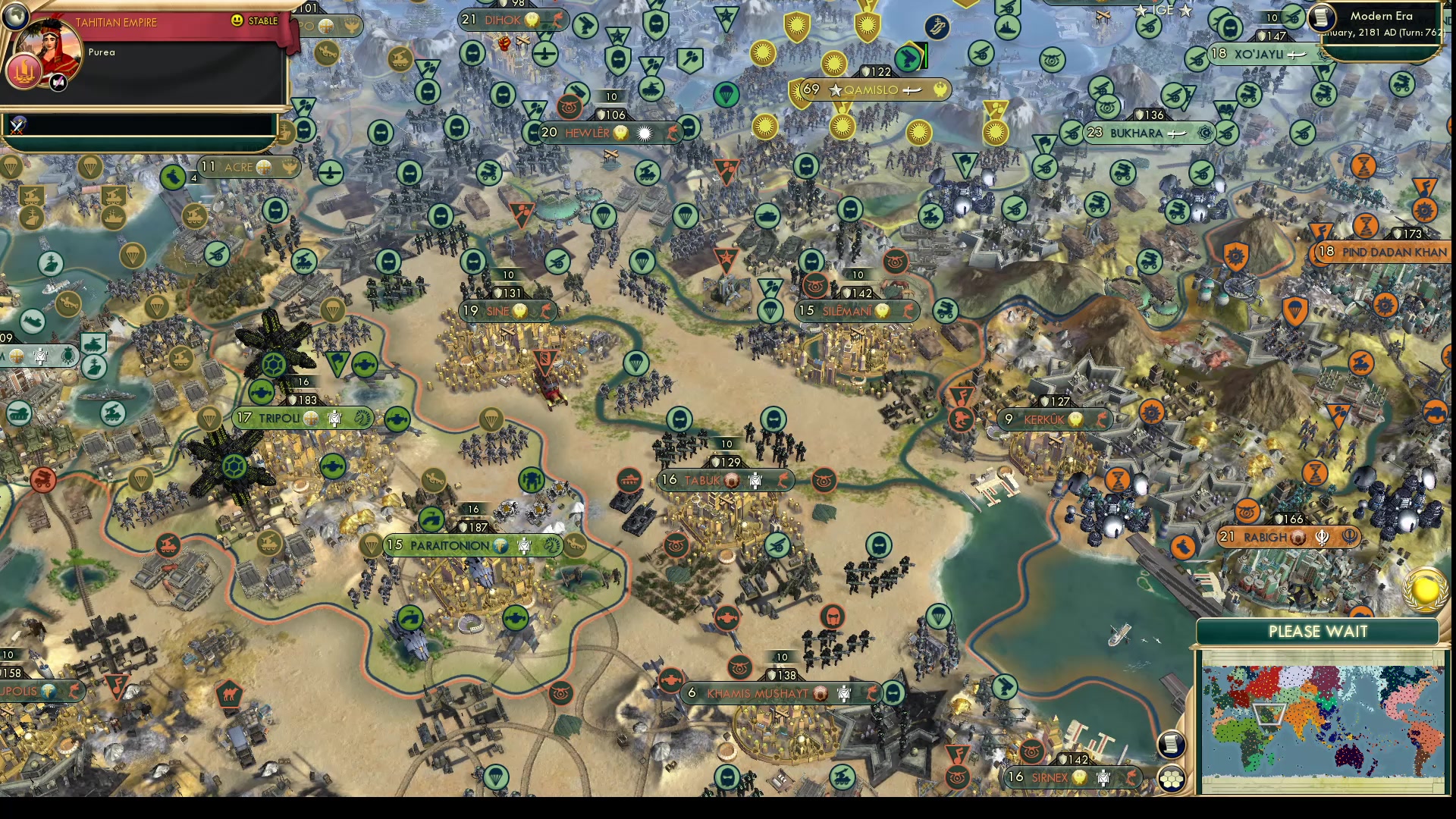Click the globe trade icon on Paraitonion's banner
The width and height of the screenshot is (1456, 819).
point(500,546)
